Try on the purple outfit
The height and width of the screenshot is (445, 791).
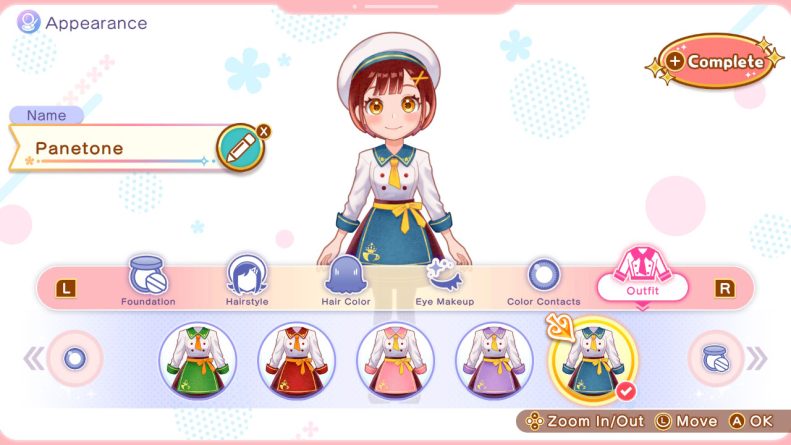(494, 360)
